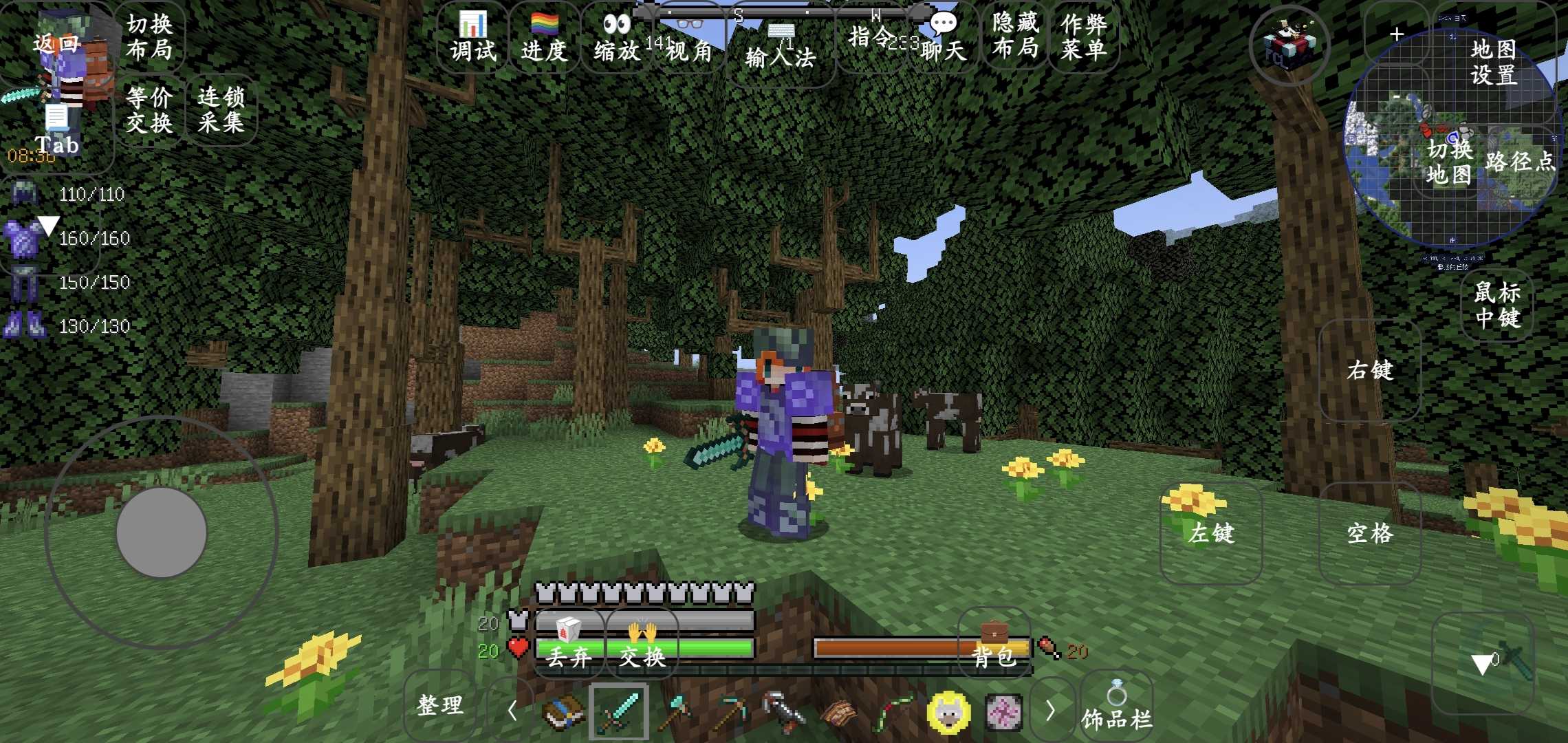
Task: Hide controls with 隐藏布局
Action: pyautogui.click(x=1015, y=36)
